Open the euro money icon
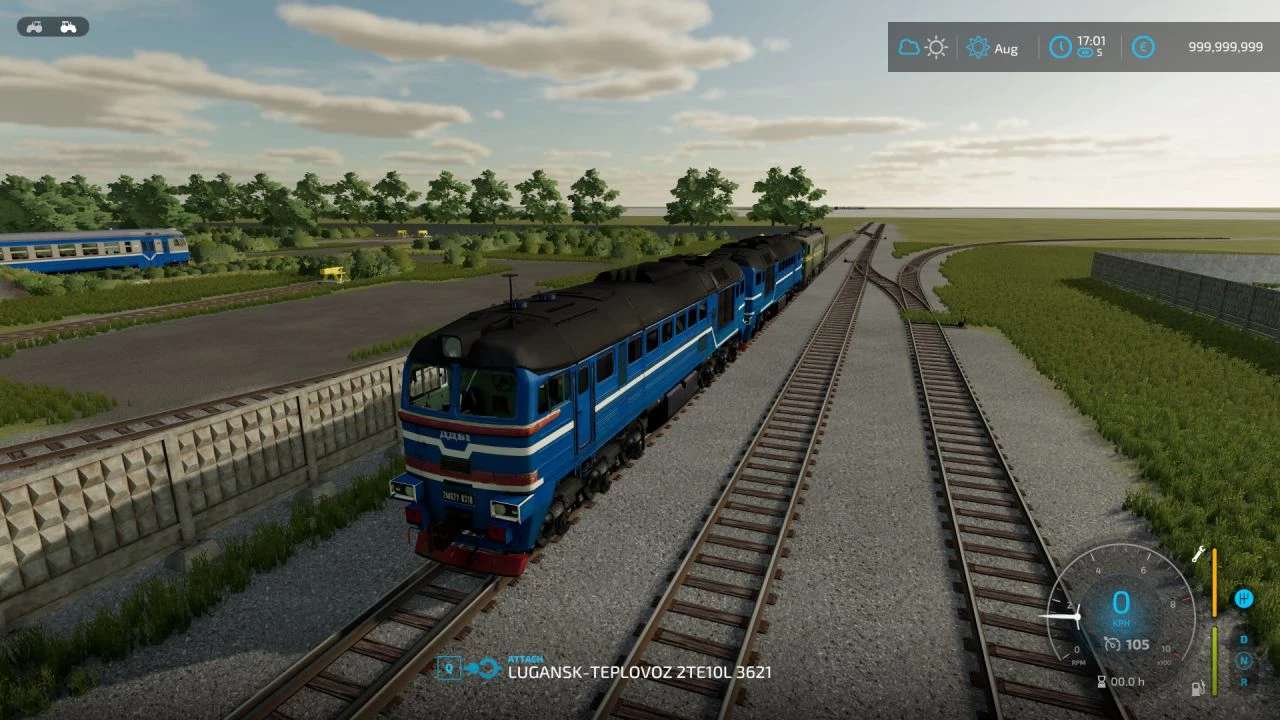This screenshot has height=720, width=1280. coord(1142,47)
